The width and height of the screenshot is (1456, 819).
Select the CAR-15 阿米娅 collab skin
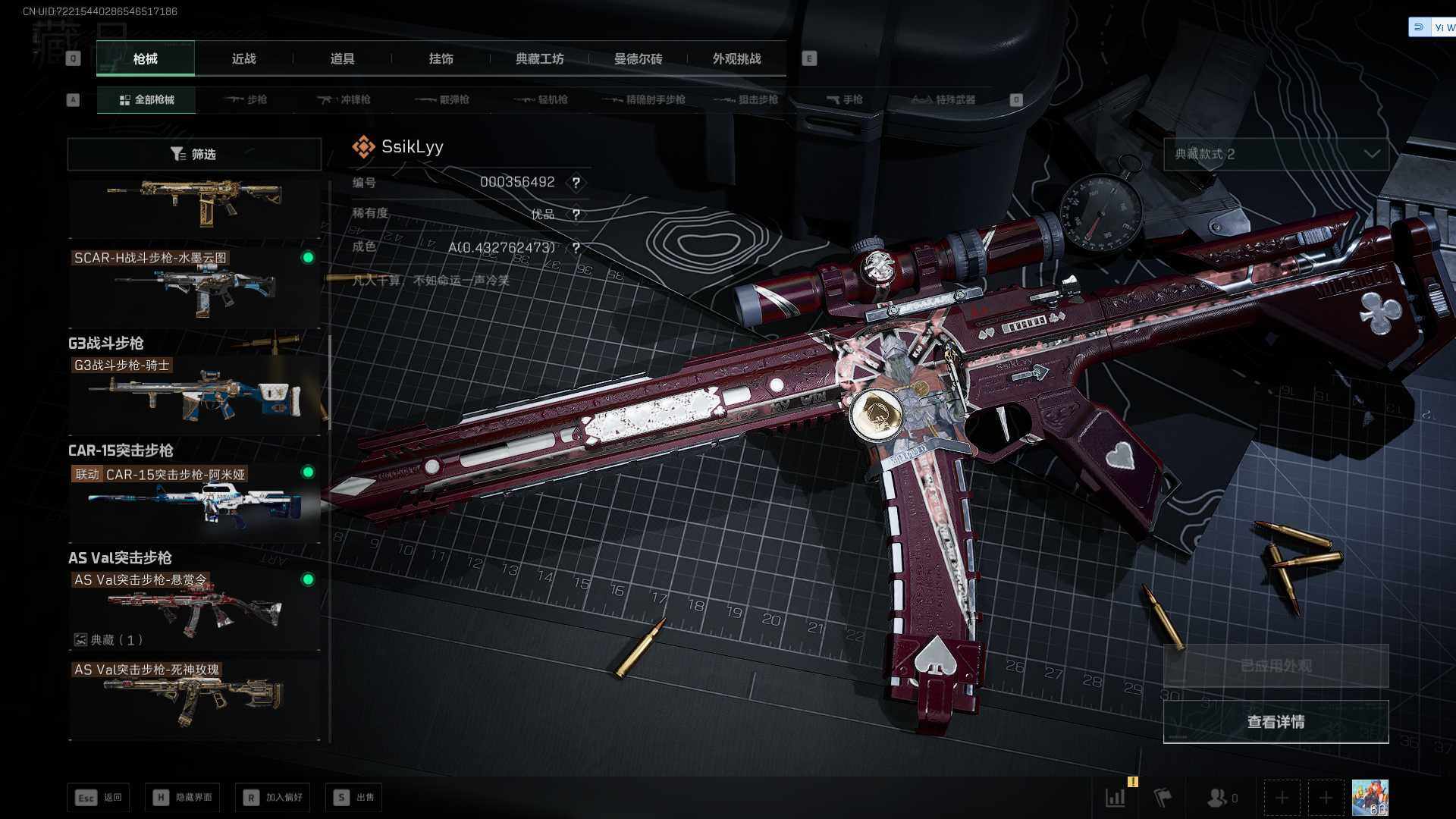[194, 502]
